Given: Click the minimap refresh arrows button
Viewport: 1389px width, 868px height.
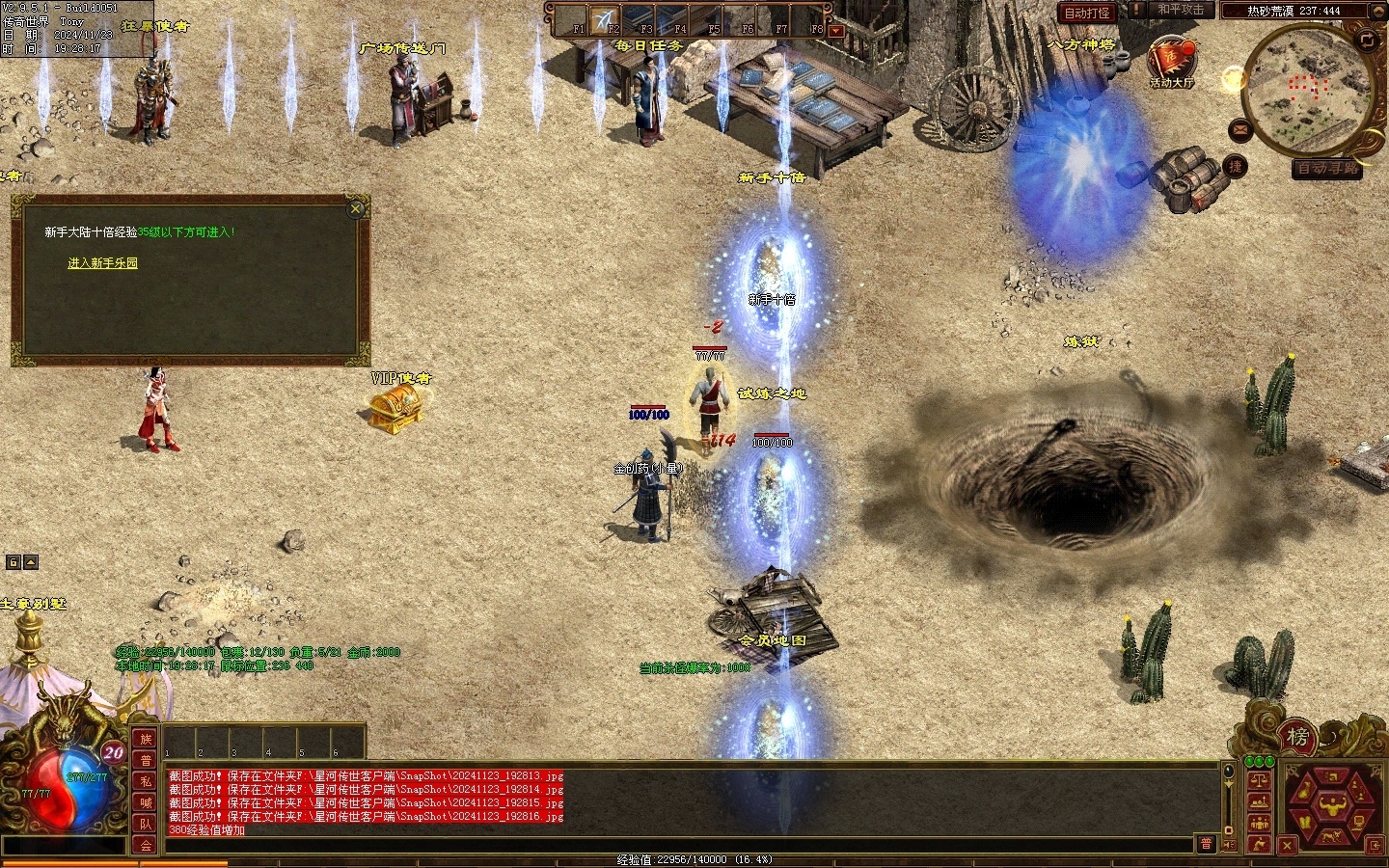Looking at the screenshot, I should click(x=1367, y=40).
